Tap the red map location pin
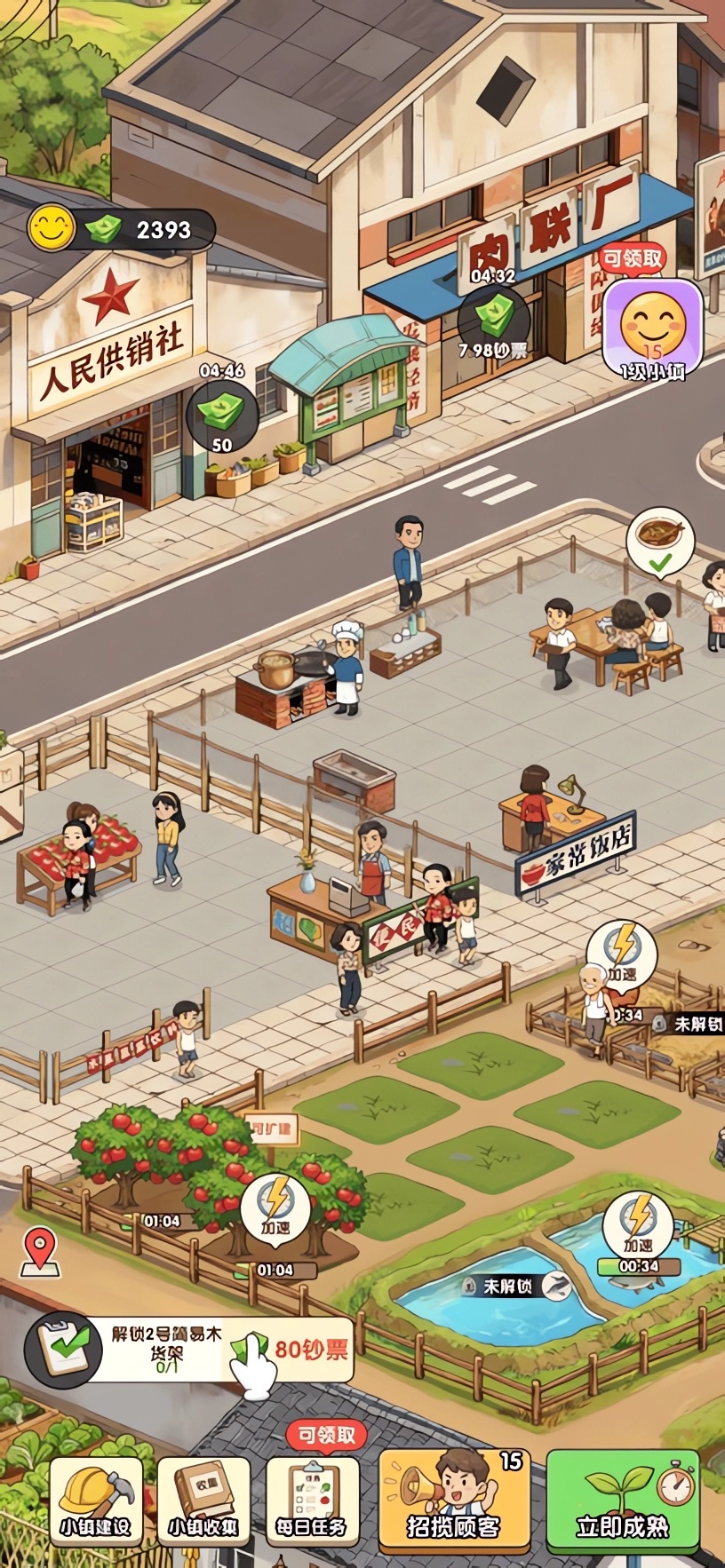The width and height of the screenshot is (725, 1568). tap(40, 1250)
